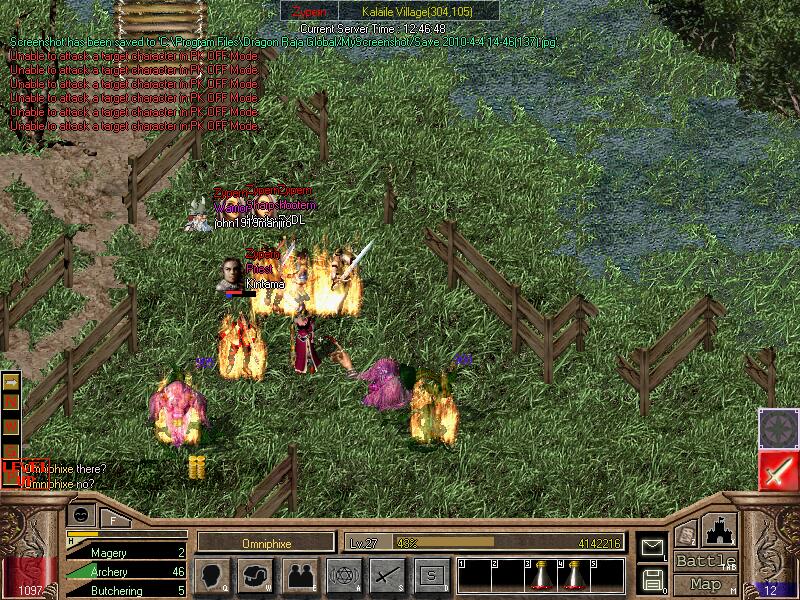Open the party members icon
This screenshot has width=800, height=600.
[x=299, y=575]
